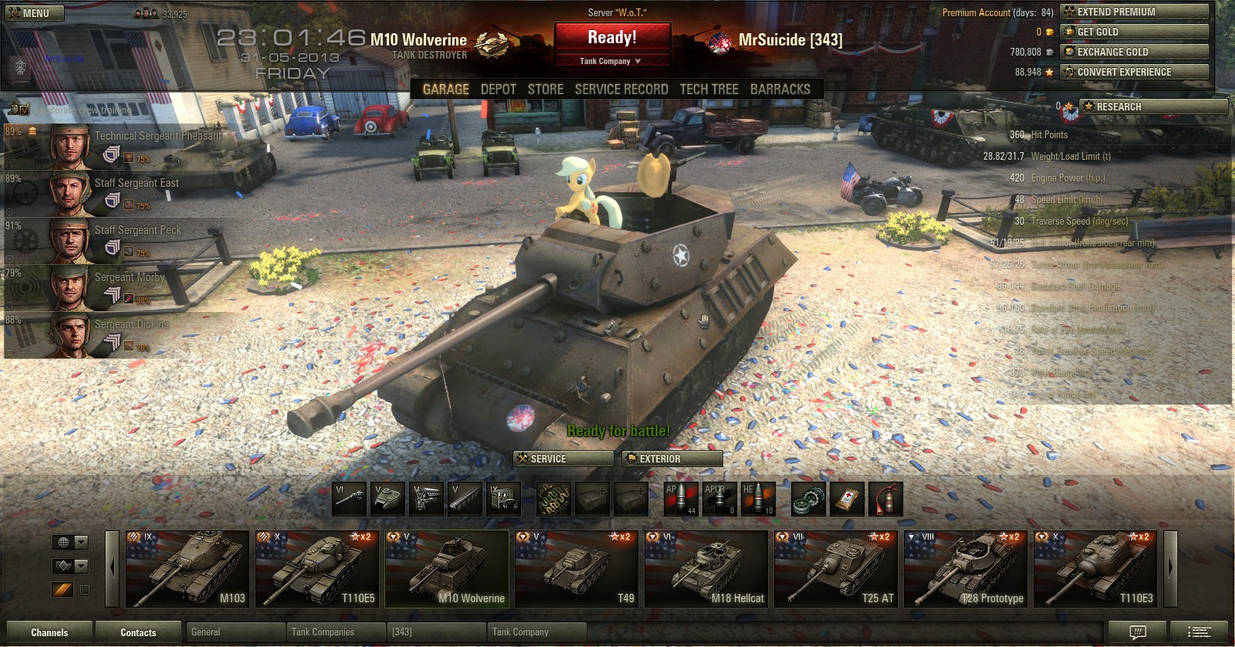The image size is (1235, 647).
Task: Open the Contacts panel
Action: coord(138,632)
